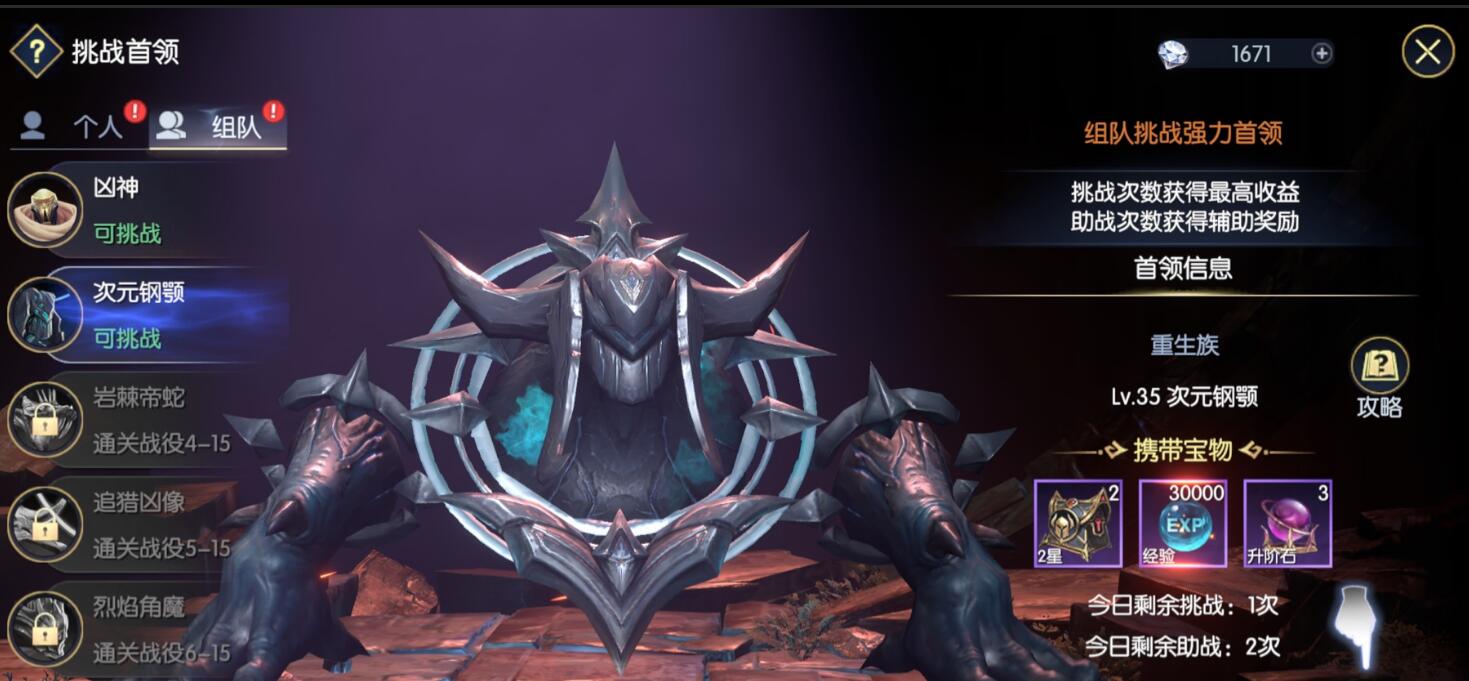1469x681 pixels.
Task: Open the question mark help icon
Action: coord(36,52)
